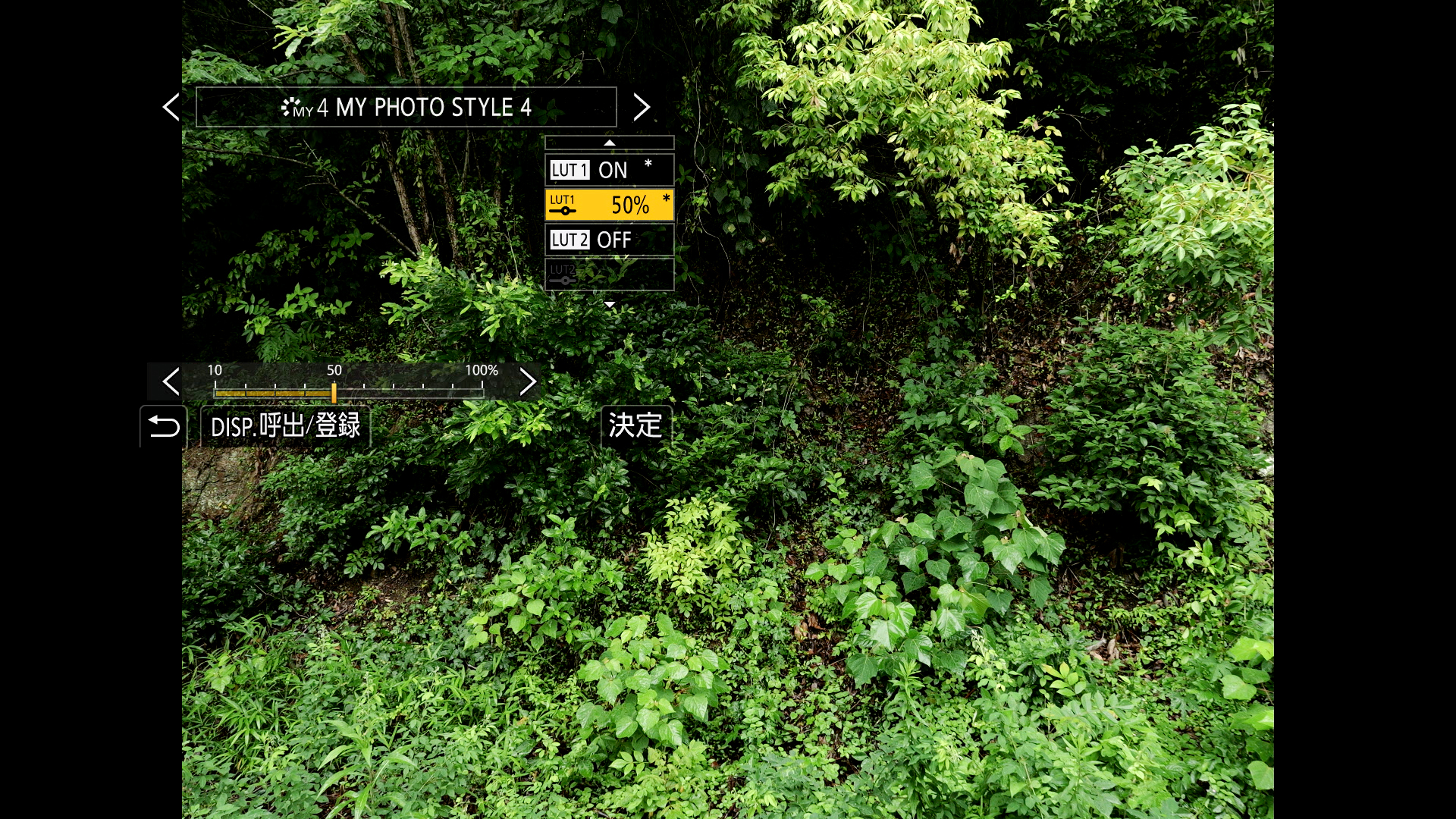Open the LUT 2 OFF setting
Image resolution: width=1456 pixels, height=819 pixels.
[x=609, y=240]
